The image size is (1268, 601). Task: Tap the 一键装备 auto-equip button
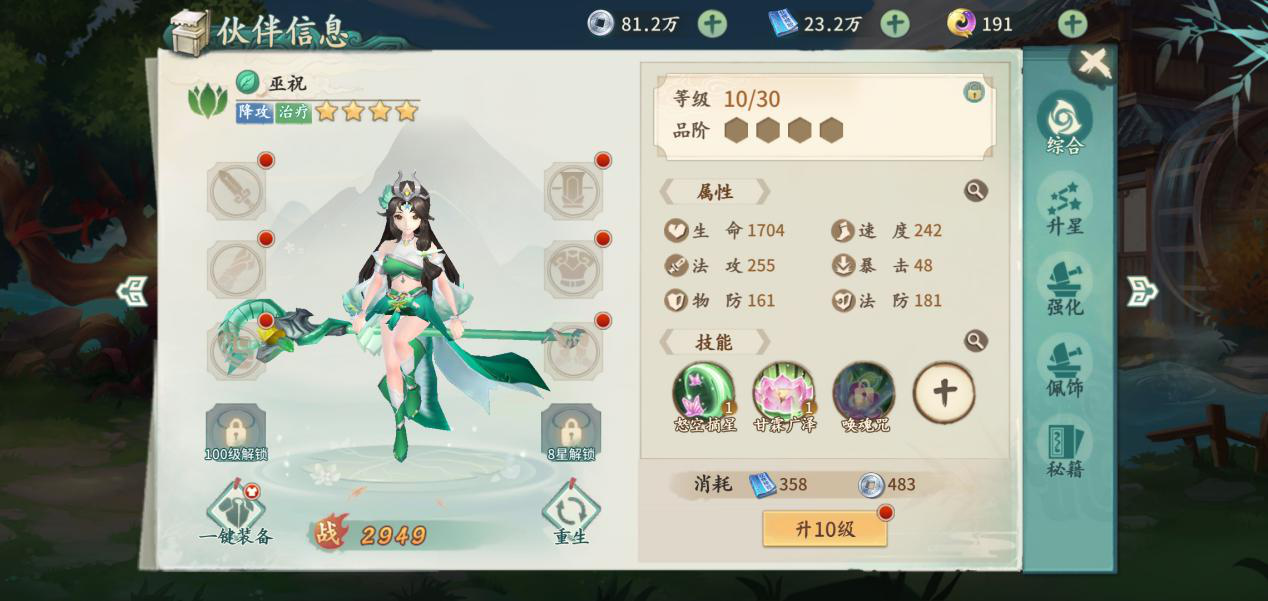coord(236,512)
